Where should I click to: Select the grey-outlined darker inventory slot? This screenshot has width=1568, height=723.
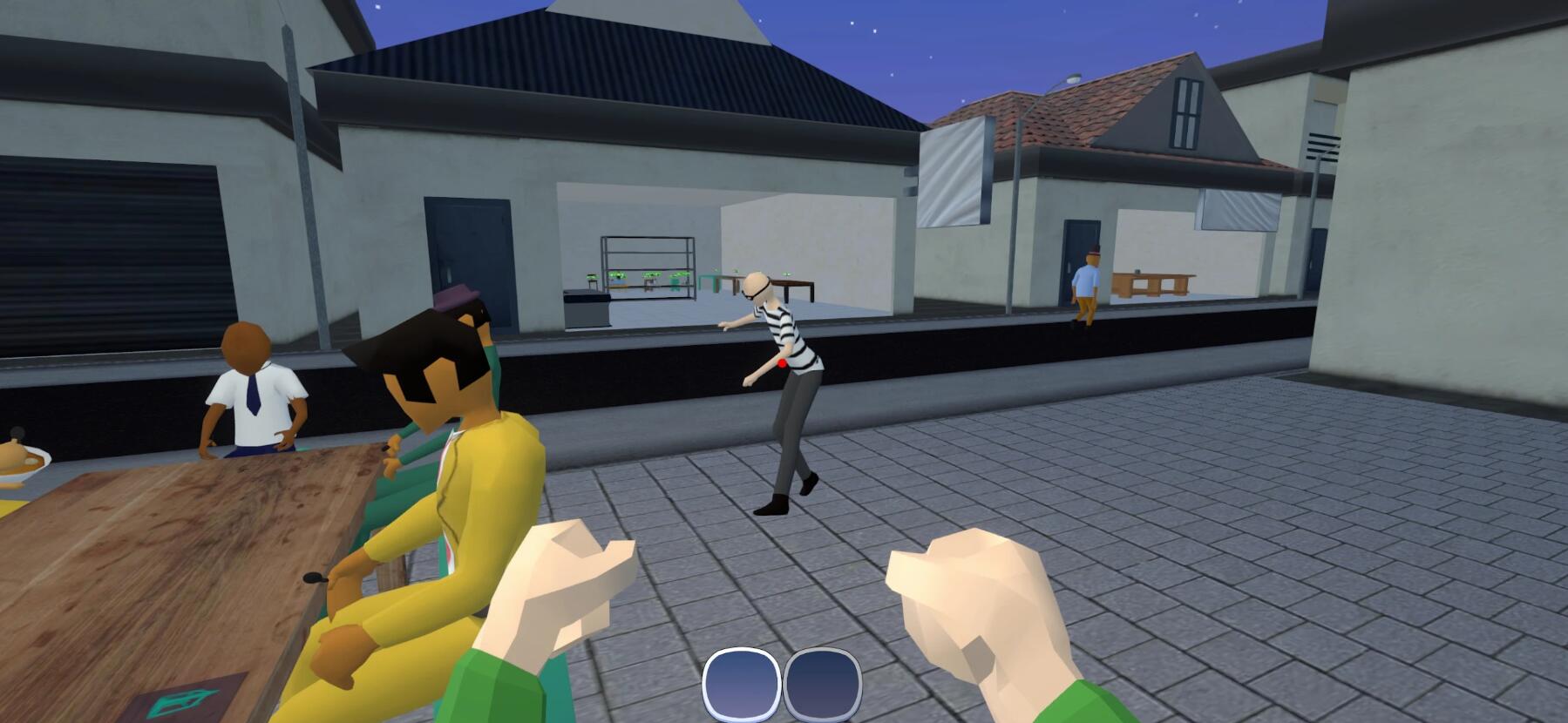coord(822,684)
